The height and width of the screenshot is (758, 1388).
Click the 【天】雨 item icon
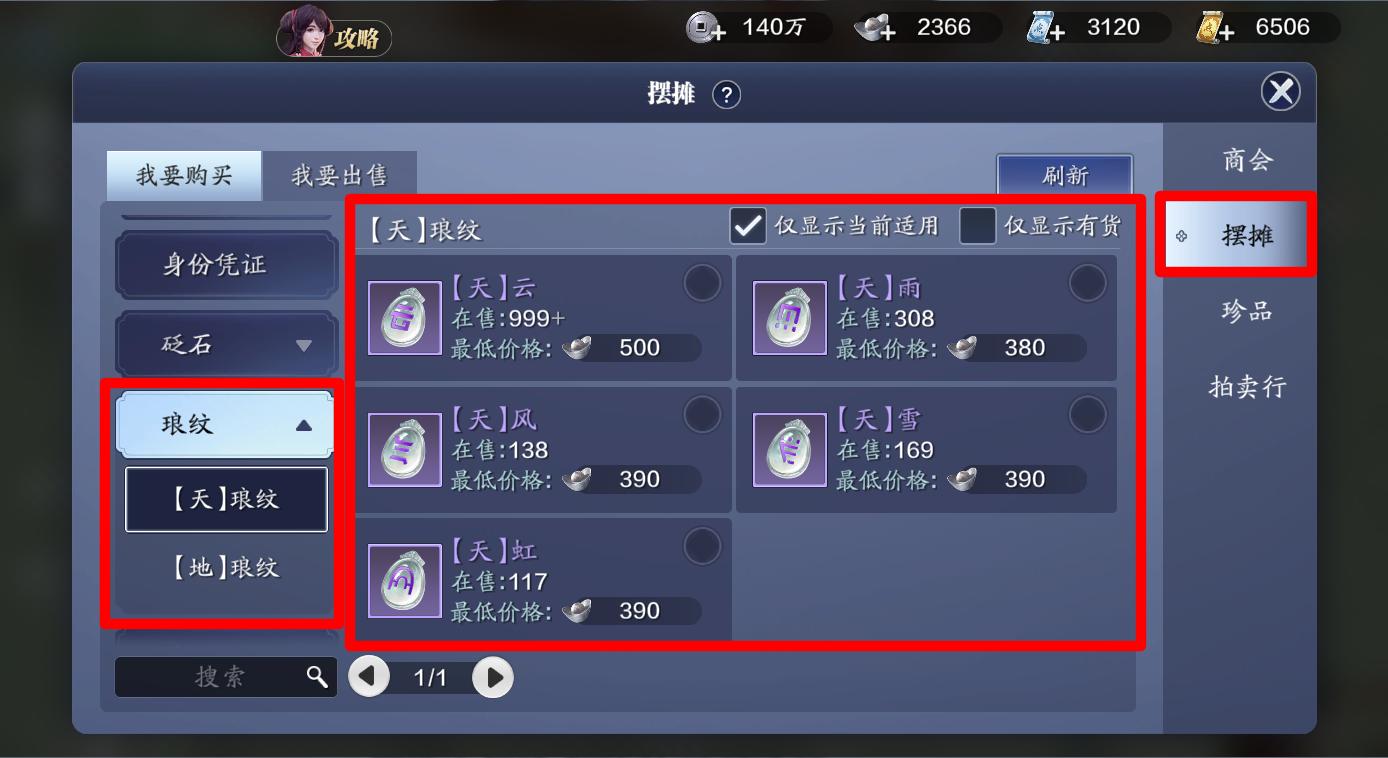[789, 316]
